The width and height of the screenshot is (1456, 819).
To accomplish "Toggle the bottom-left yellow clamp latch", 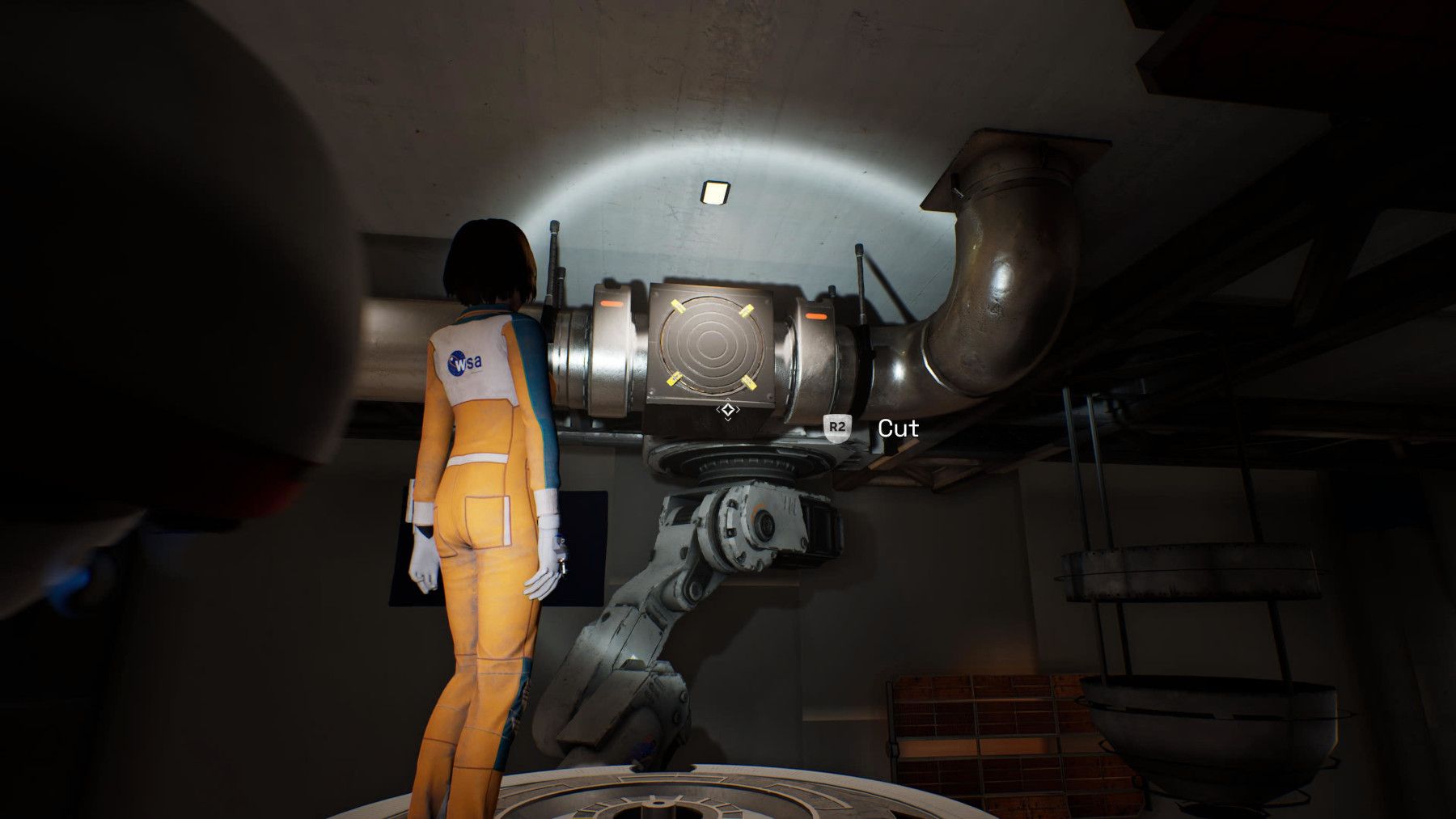I will tap(674, 379).
